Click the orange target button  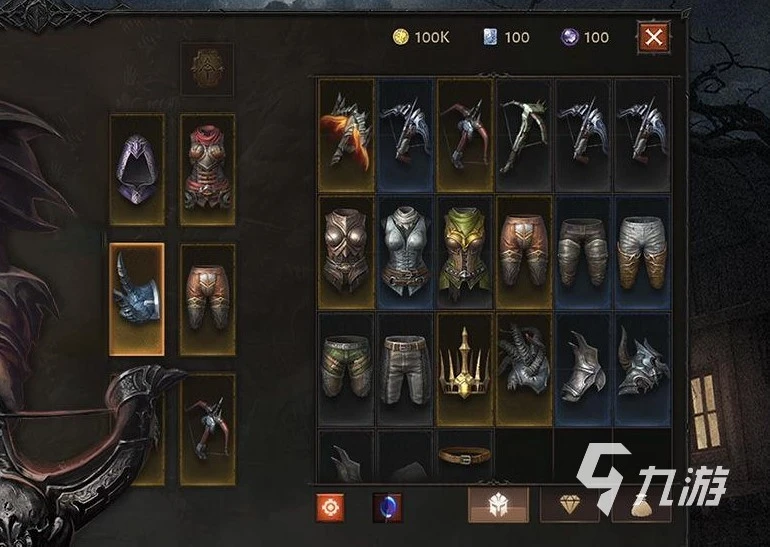click(331, 507)
